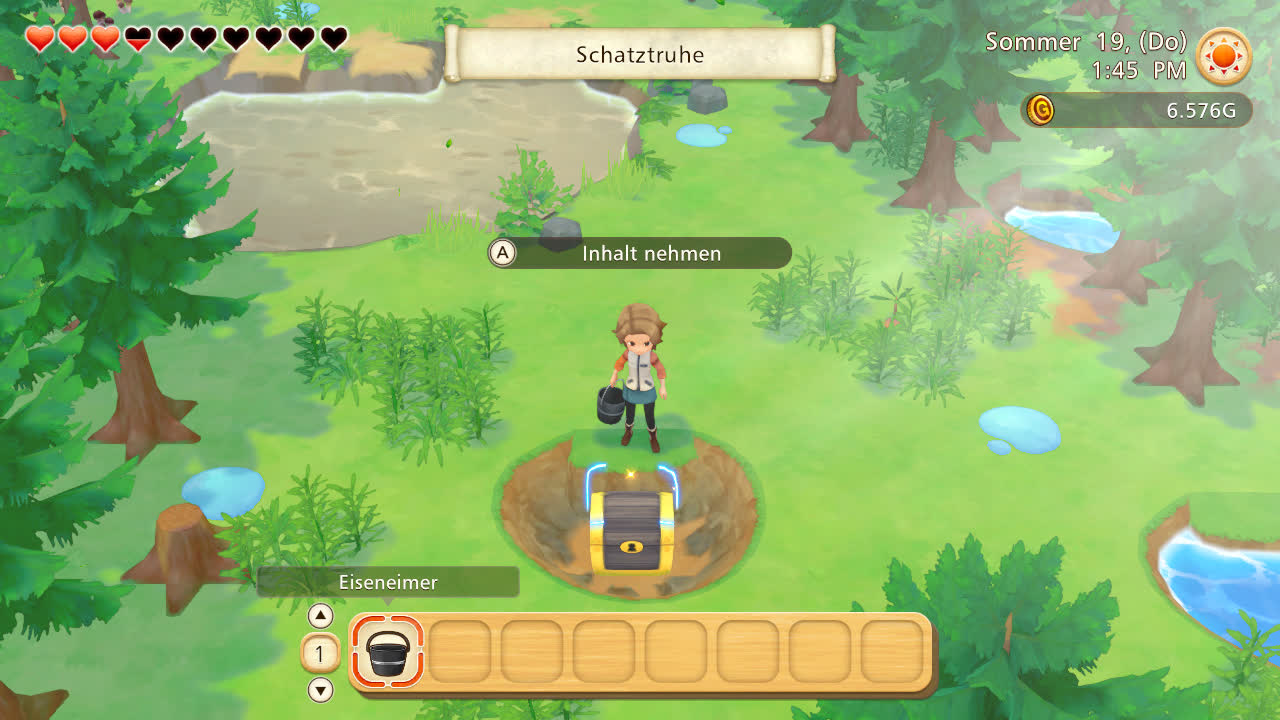Choose the Inhalt nehmen prompt

coord(640,254)
